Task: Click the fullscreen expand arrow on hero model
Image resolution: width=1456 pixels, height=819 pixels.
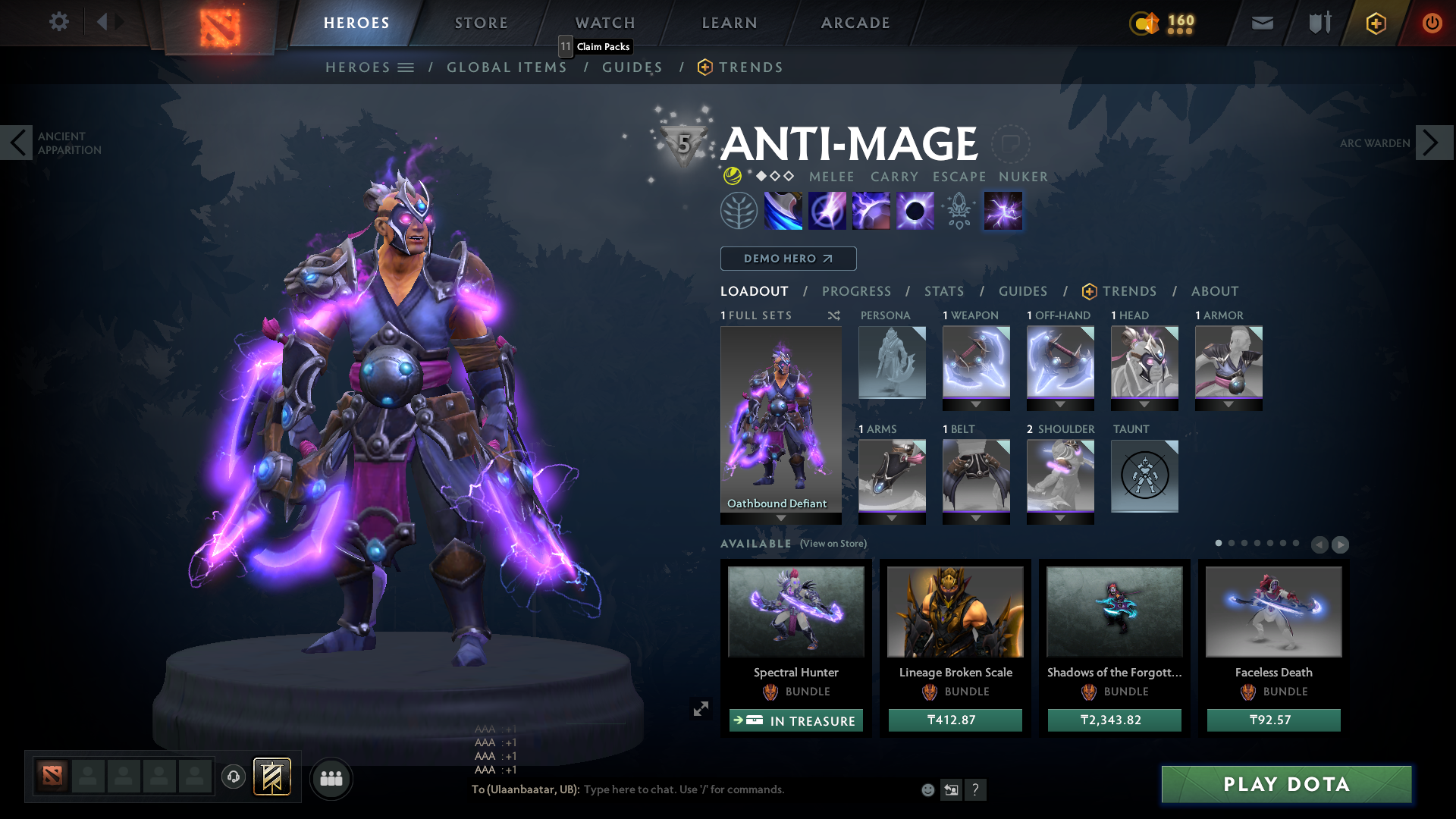Action: 701,710
